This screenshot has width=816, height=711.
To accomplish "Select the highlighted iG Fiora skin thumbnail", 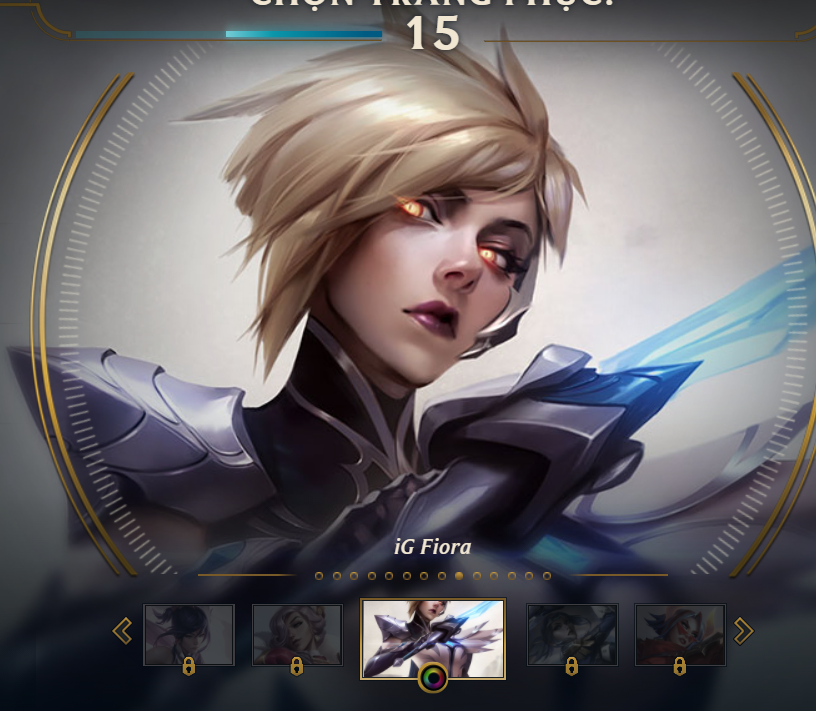I will click(433, 634).
